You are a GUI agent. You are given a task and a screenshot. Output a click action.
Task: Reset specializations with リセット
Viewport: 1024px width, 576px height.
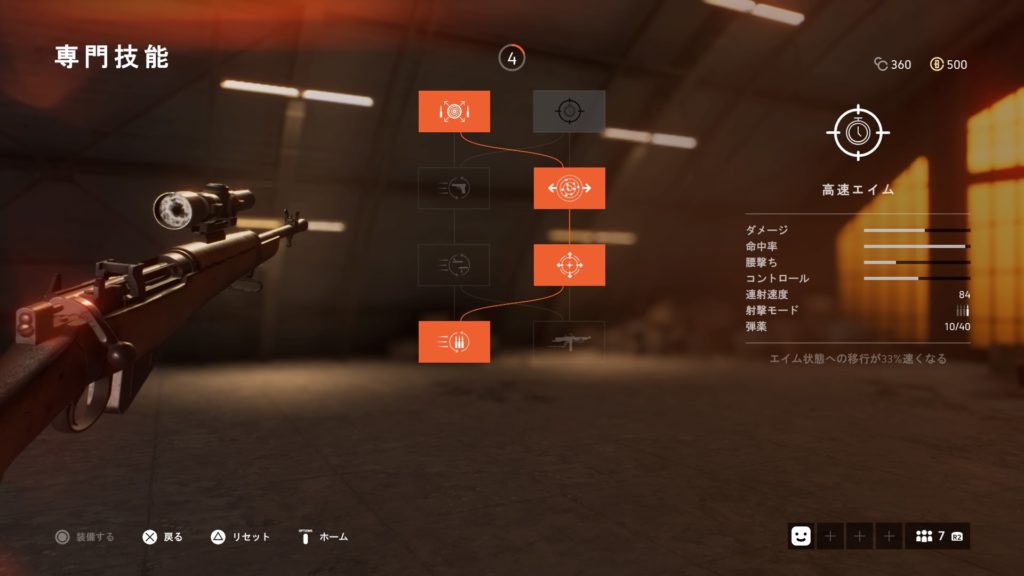(x=240, y=537)
